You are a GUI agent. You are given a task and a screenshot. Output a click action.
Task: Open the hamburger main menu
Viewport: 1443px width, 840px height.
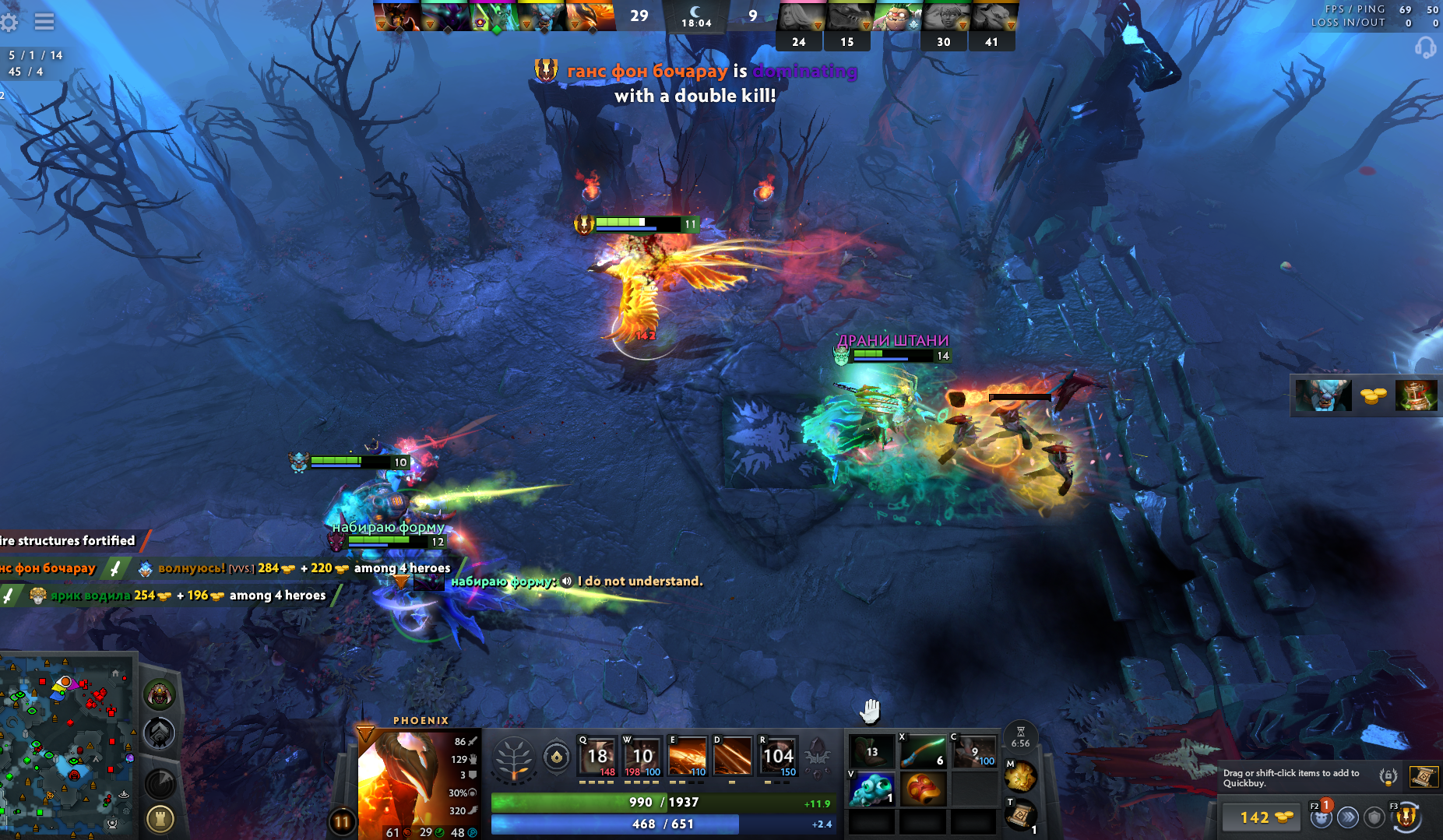tap(44, 22)
